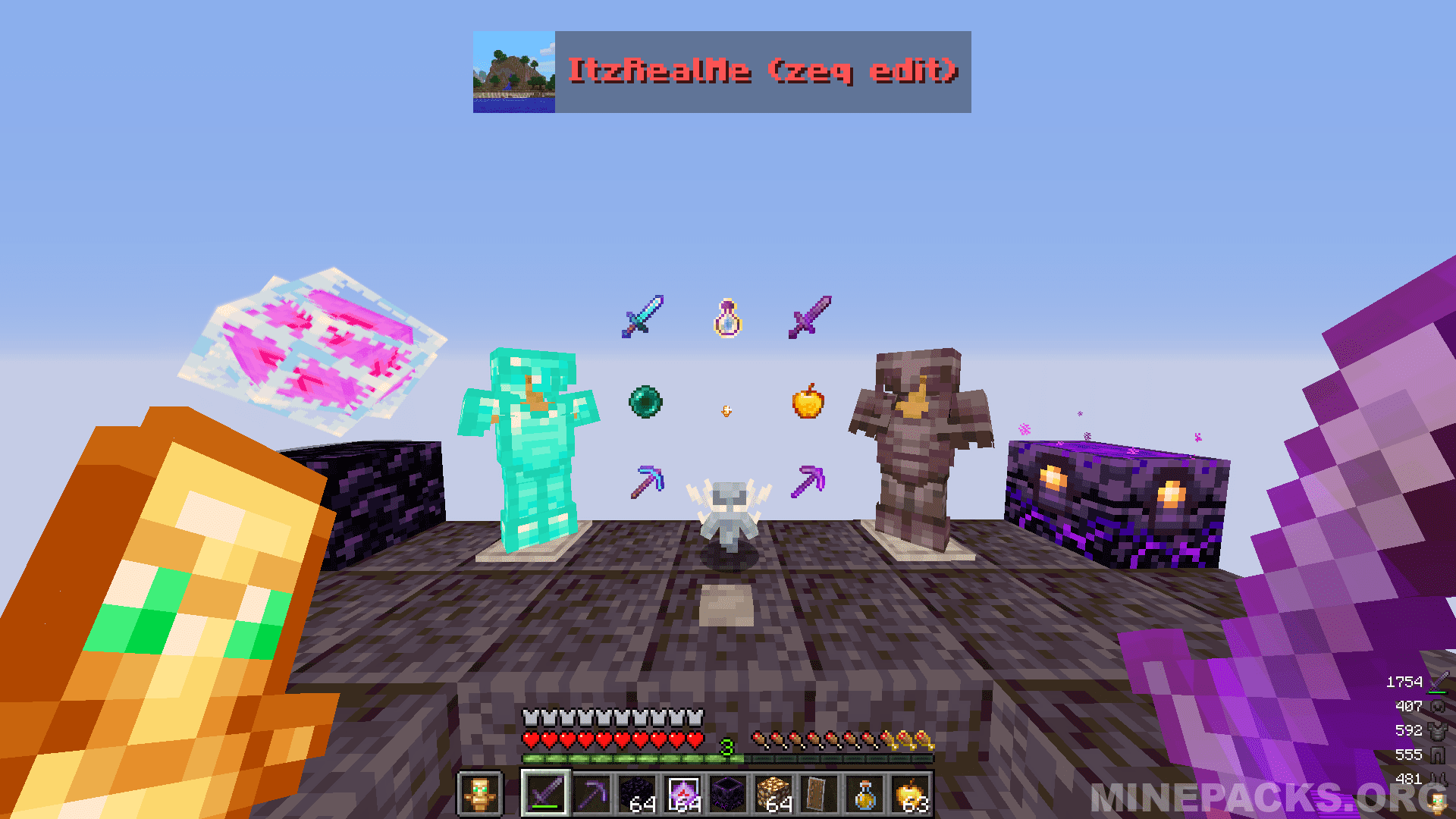Click the floating diamond sword item
This screenshot has height=819, width=1456.
point(643,316)
